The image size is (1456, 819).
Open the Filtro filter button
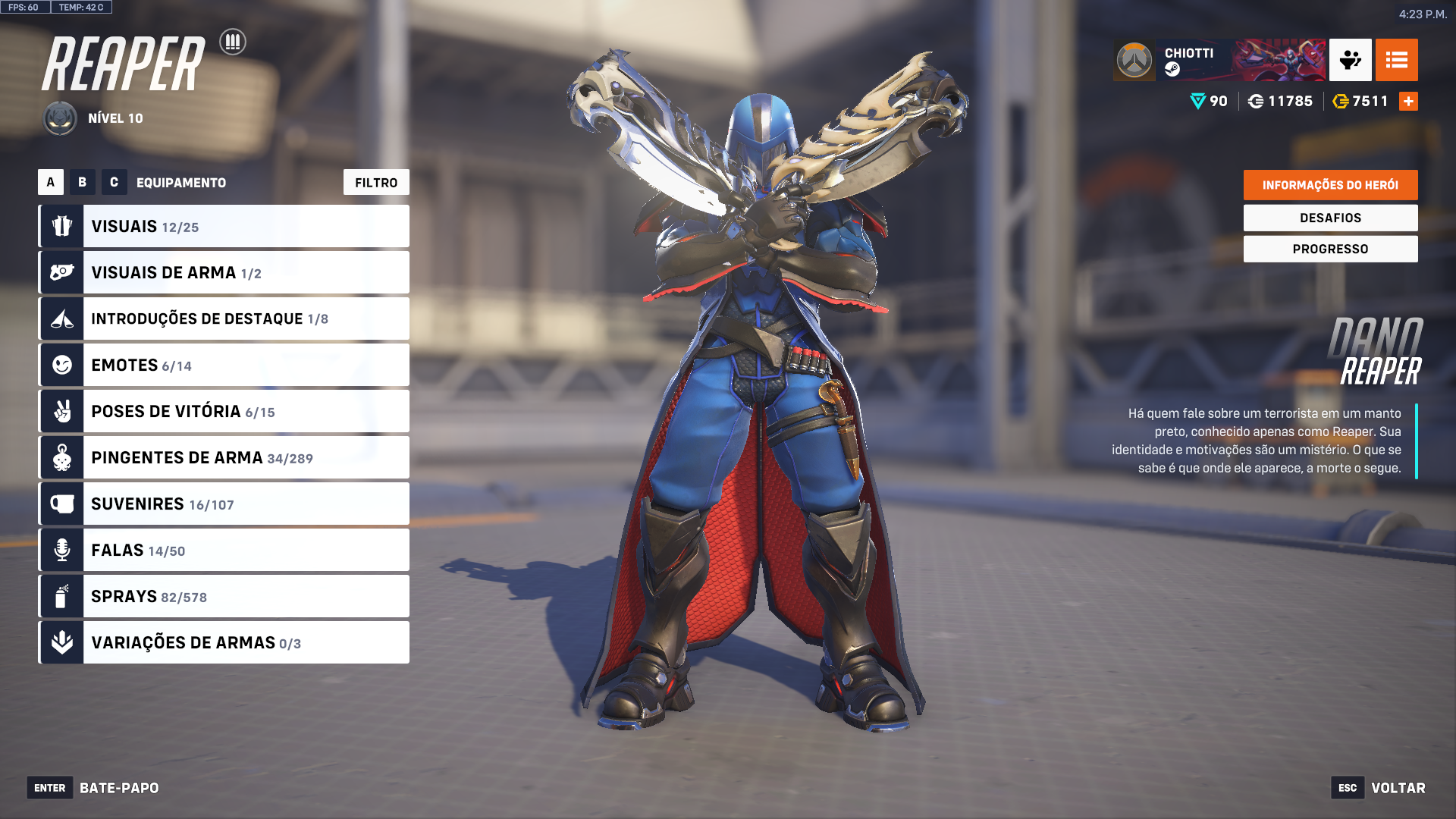[x=376, y=182]
